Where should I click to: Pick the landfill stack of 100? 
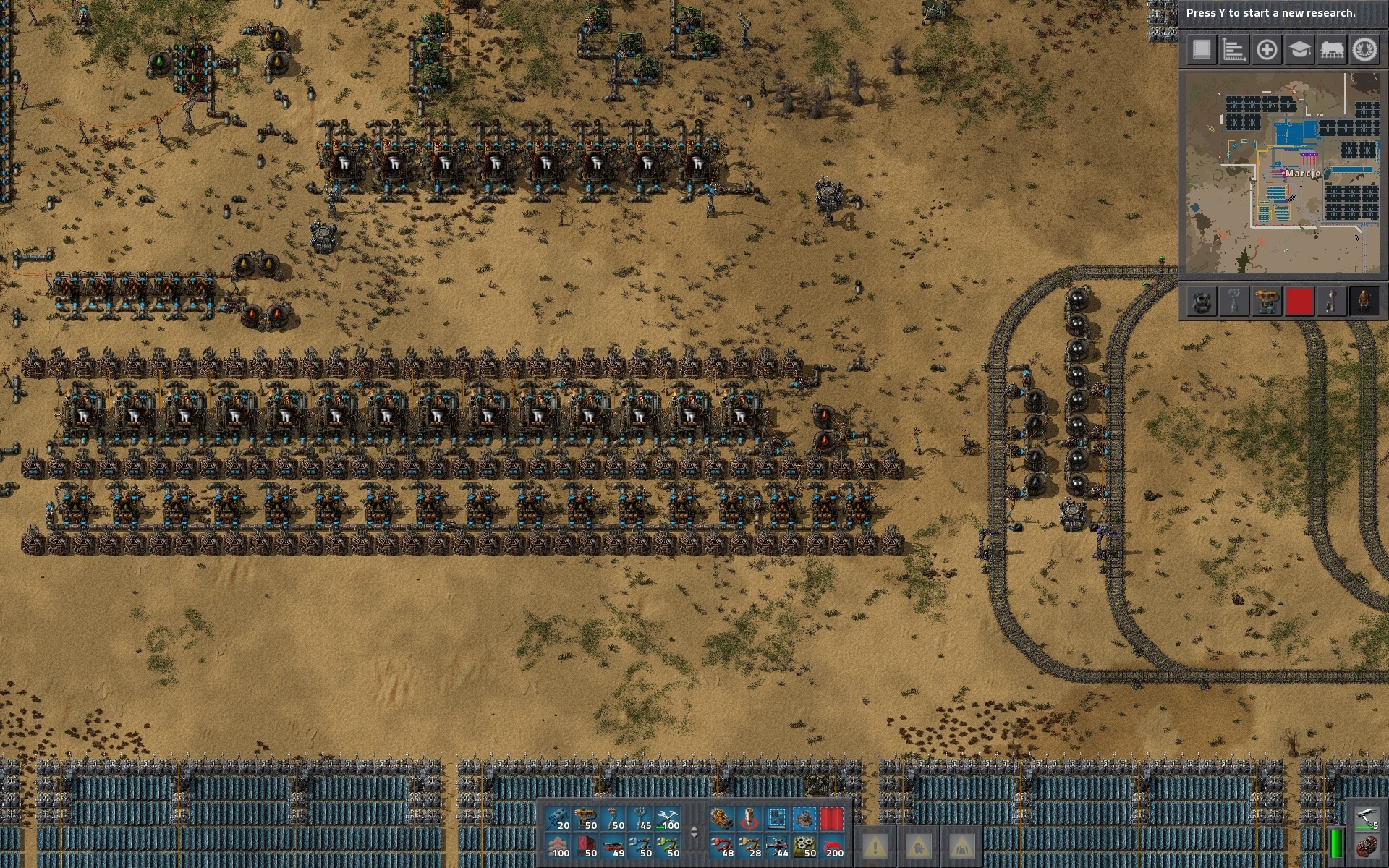[x=558, y=846]
